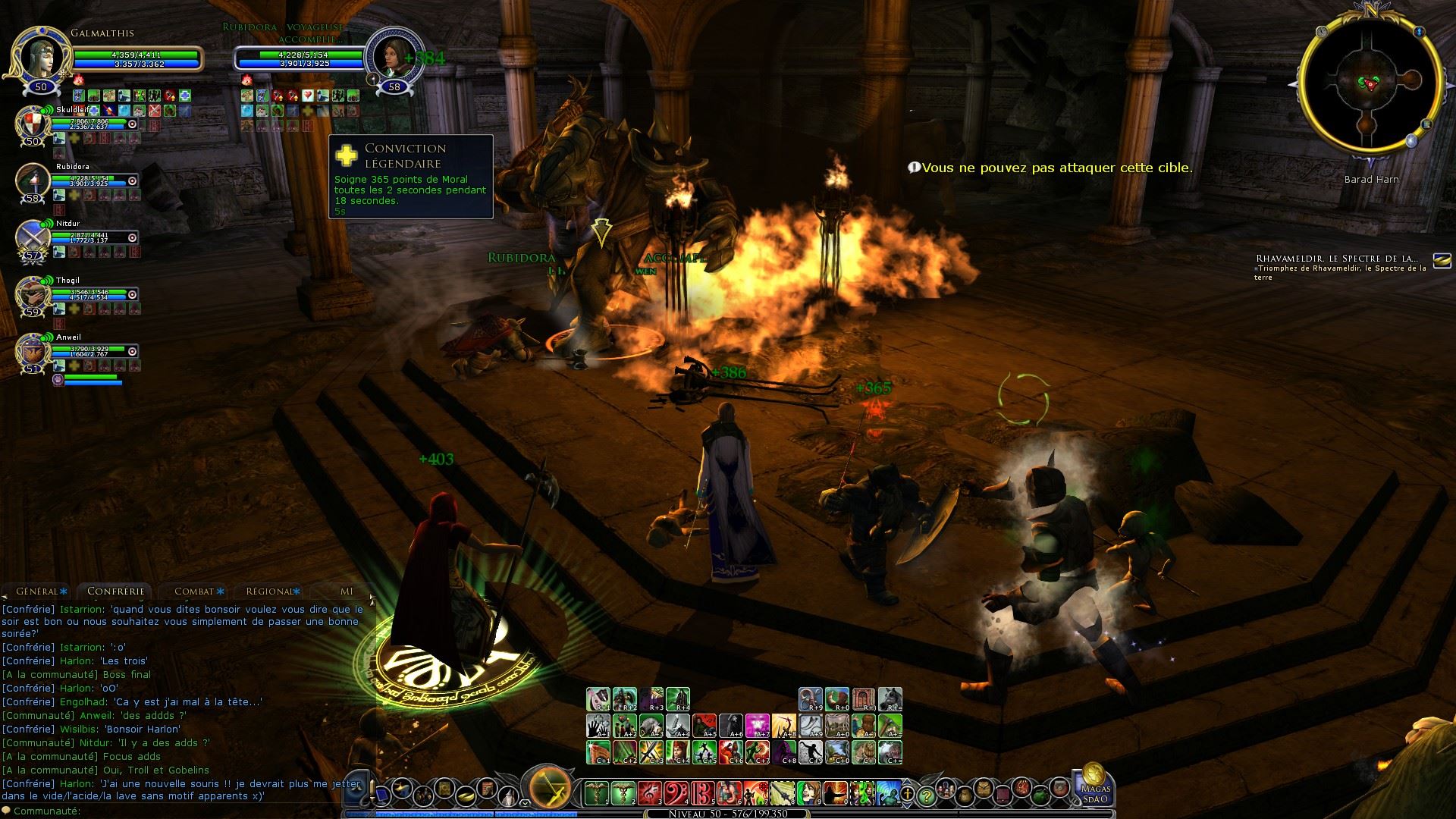
Task: Choose Anweil in the fellowship list
Action: [x=33, y=351]
